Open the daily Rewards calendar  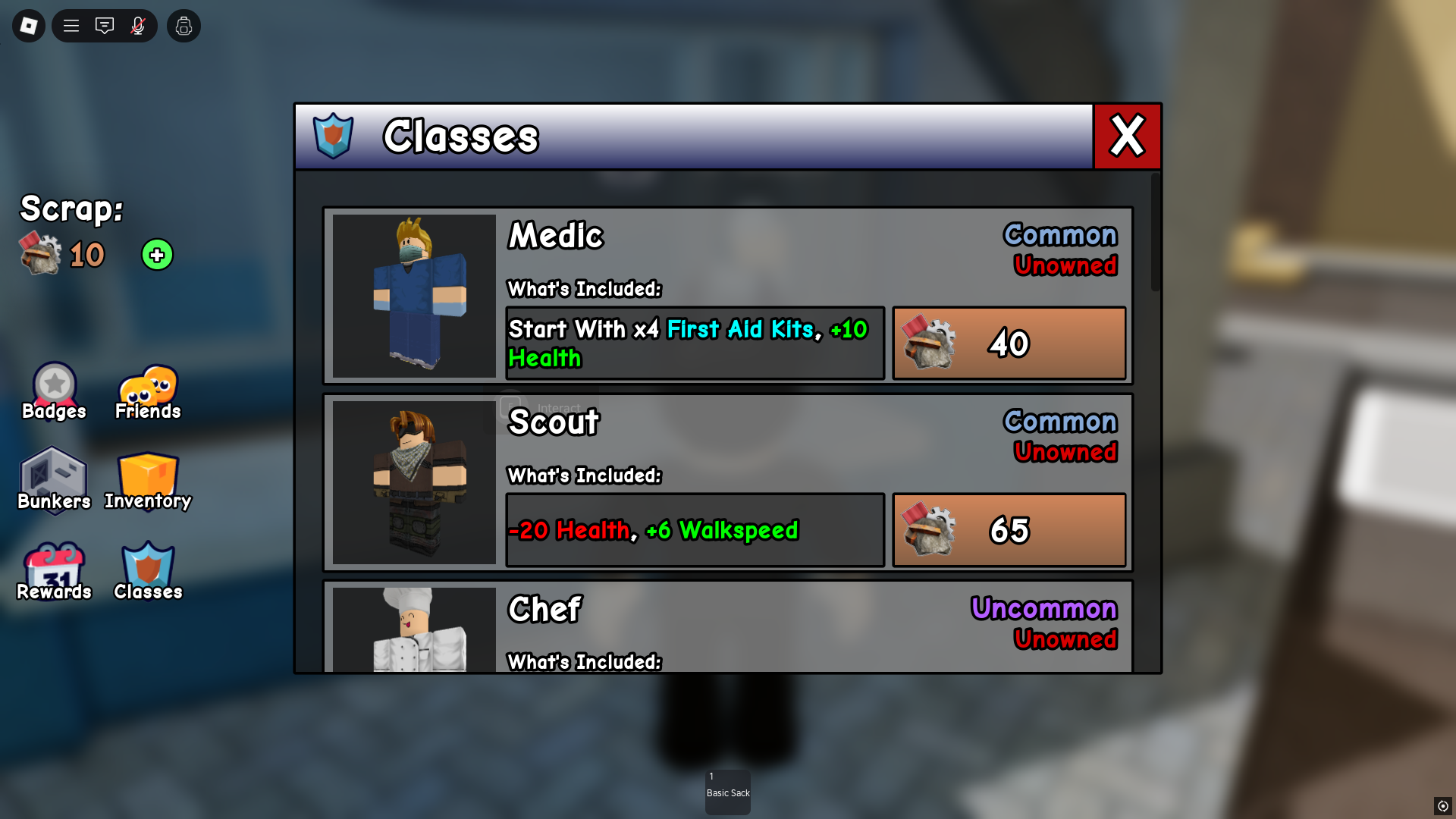tap(53, 567)
